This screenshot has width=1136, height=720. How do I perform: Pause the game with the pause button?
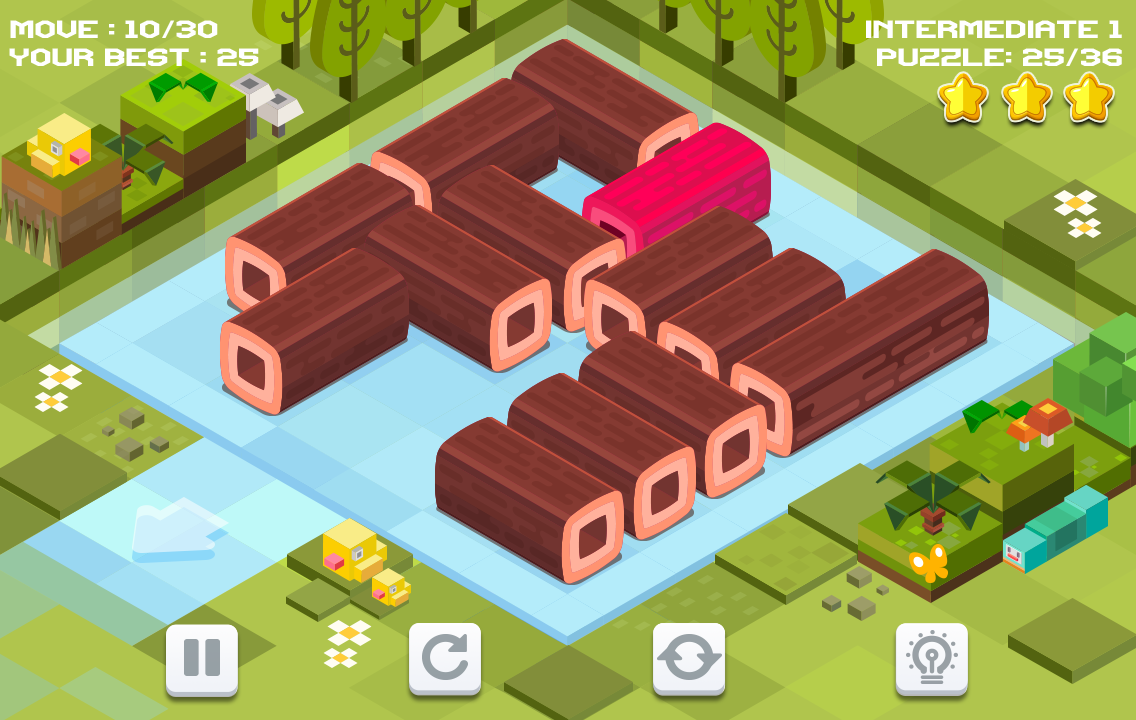pyautogui.click(x=202, y=659)
